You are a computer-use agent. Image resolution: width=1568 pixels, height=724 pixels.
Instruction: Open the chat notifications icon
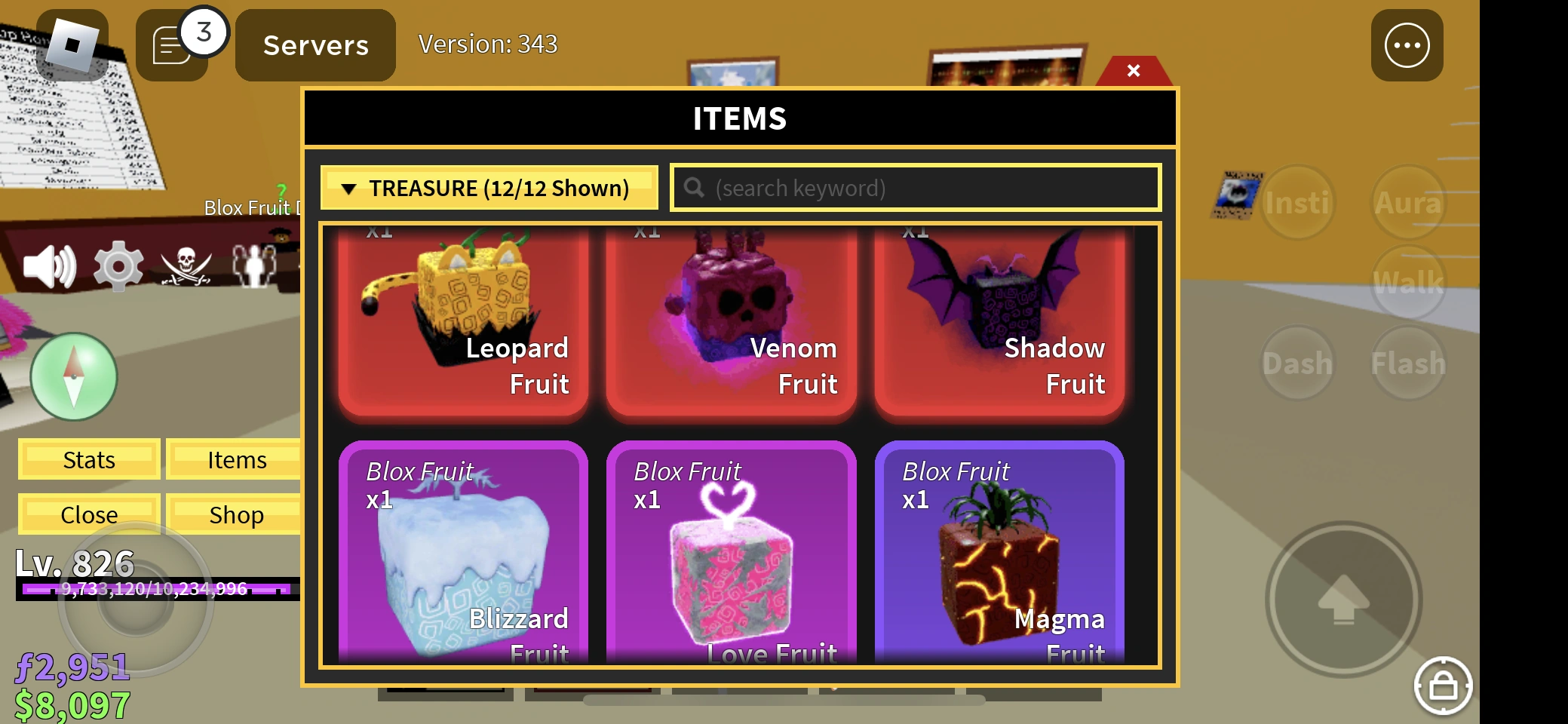click(x=173, y=45)
